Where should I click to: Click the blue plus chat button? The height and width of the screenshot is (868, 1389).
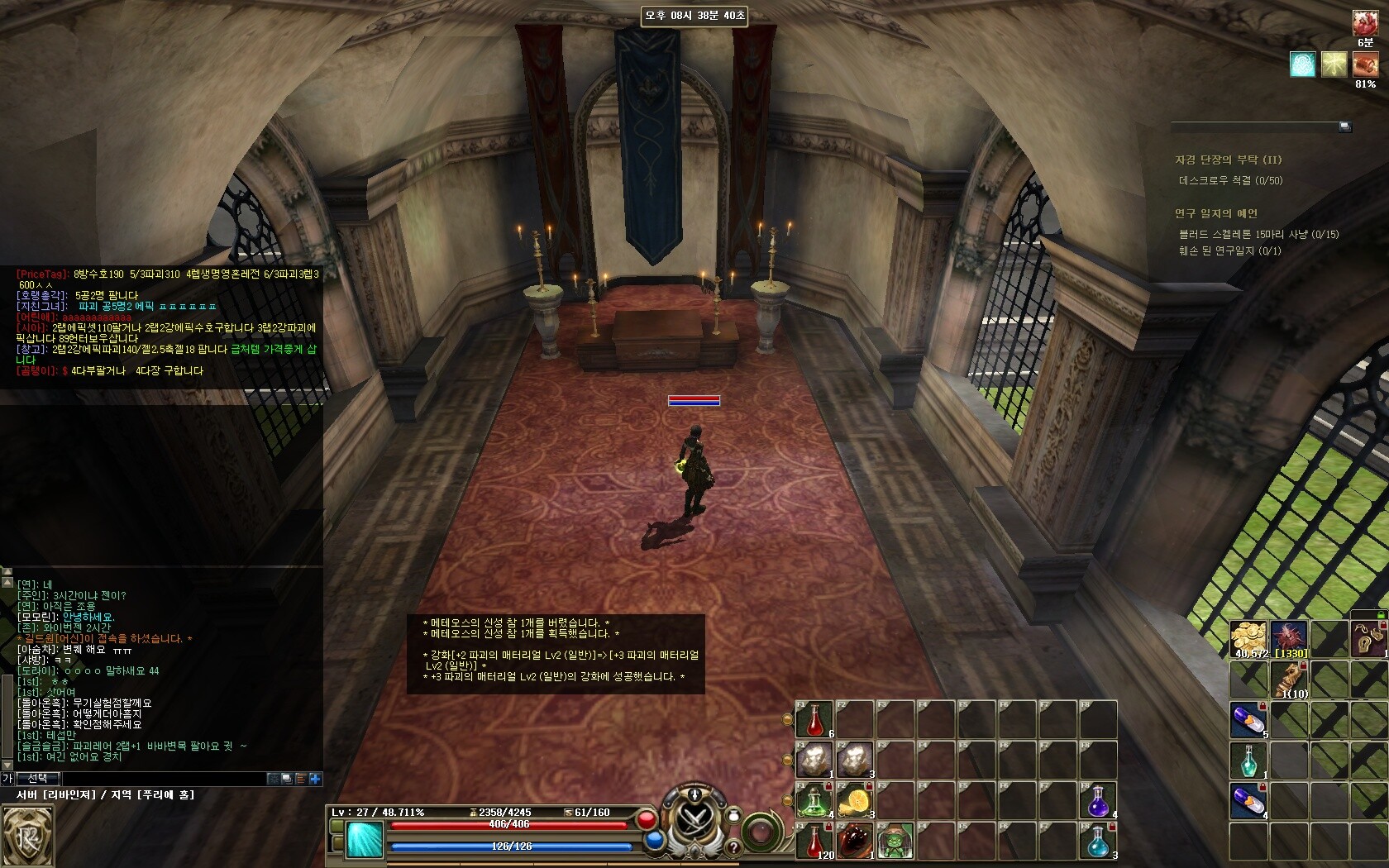coord(315,779)
